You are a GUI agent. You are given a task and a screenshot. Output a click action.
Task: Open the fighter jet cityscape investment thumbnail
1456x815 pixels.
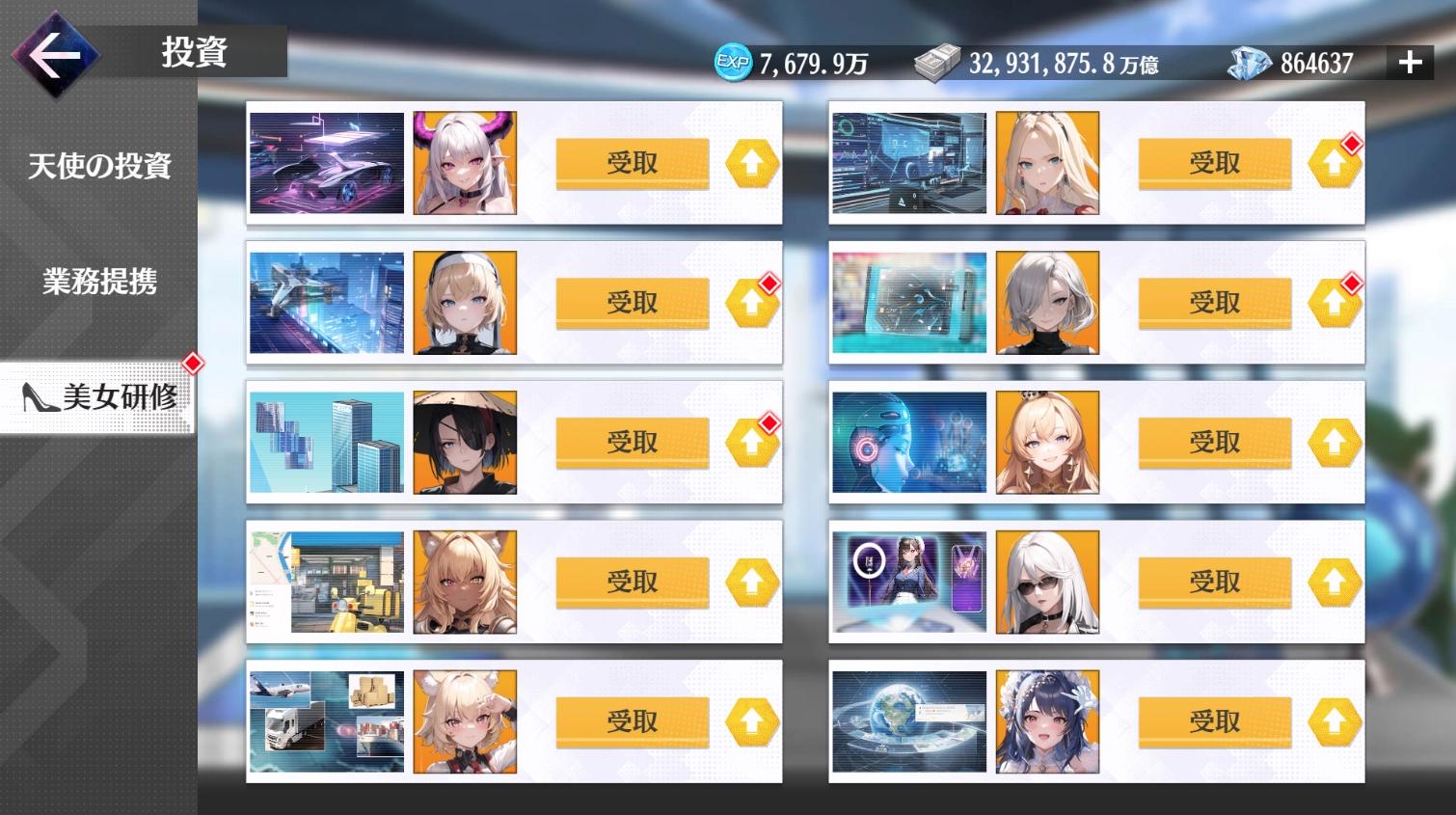326,302
